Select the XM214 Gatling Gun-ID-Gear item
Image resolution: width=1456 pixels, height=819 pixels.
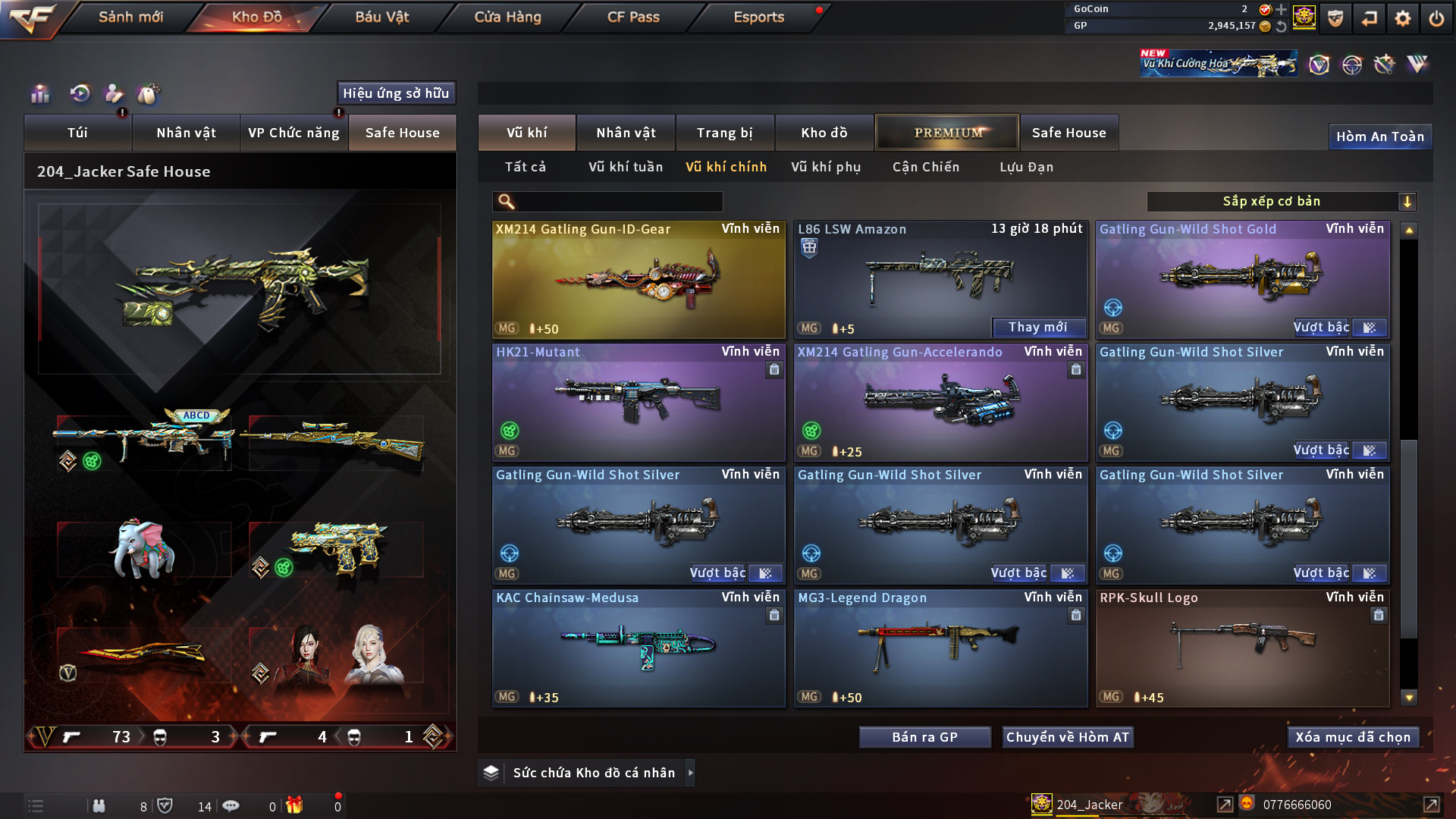(639, 280)
